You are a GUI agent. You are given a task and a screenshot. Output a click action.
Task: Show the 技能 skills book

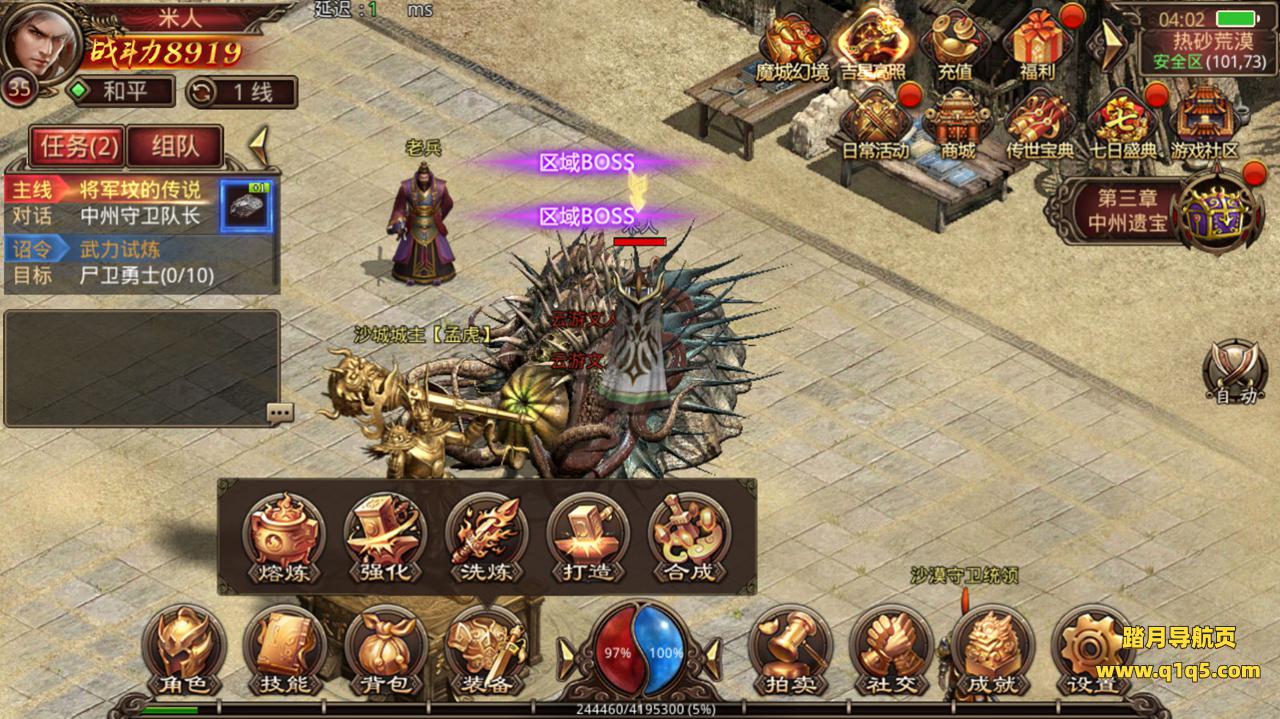(x=285, y=650)
